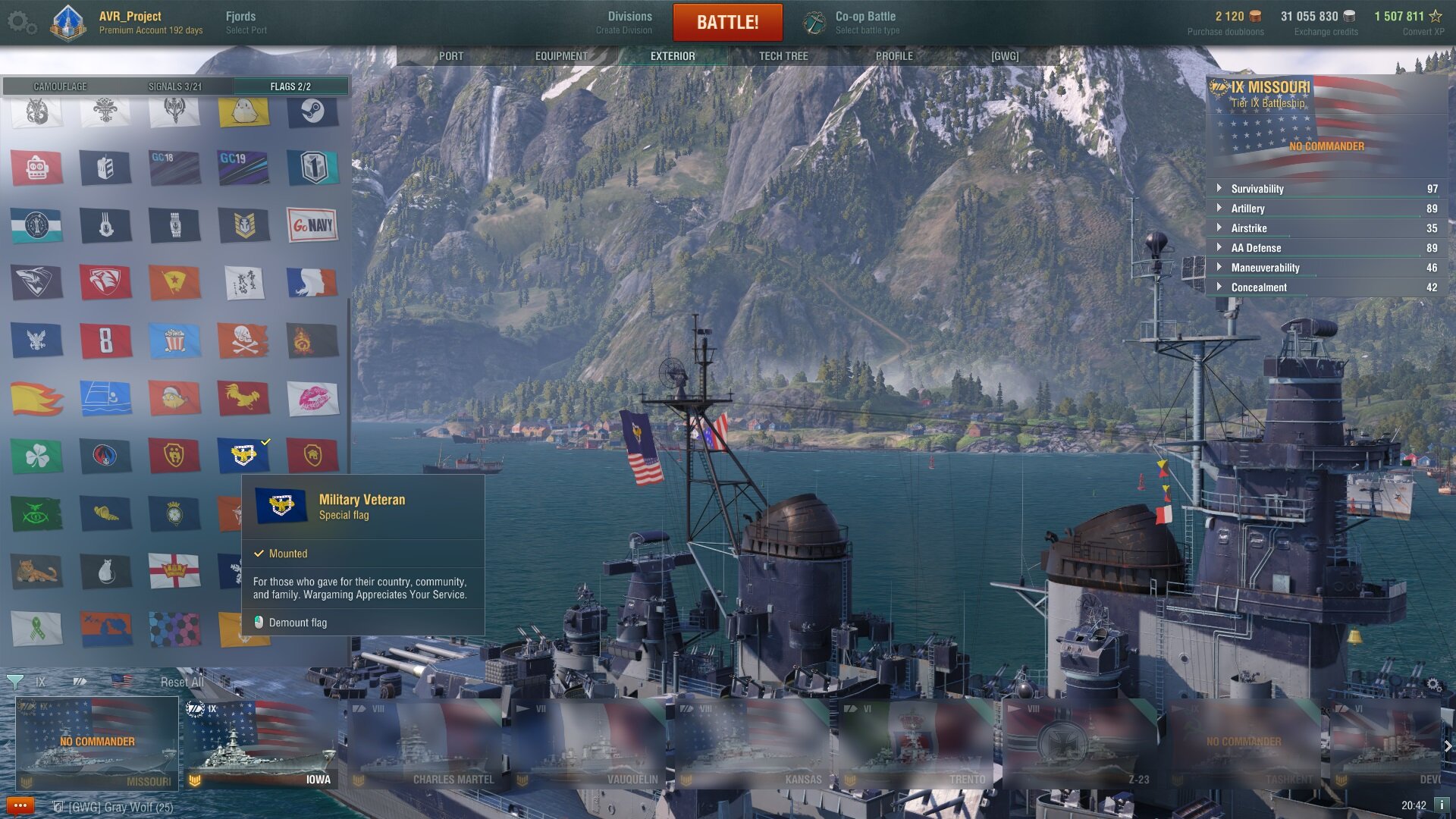Open the Profile tab
This screenshot has height=819, width=1456.
[x=894, y=56]
